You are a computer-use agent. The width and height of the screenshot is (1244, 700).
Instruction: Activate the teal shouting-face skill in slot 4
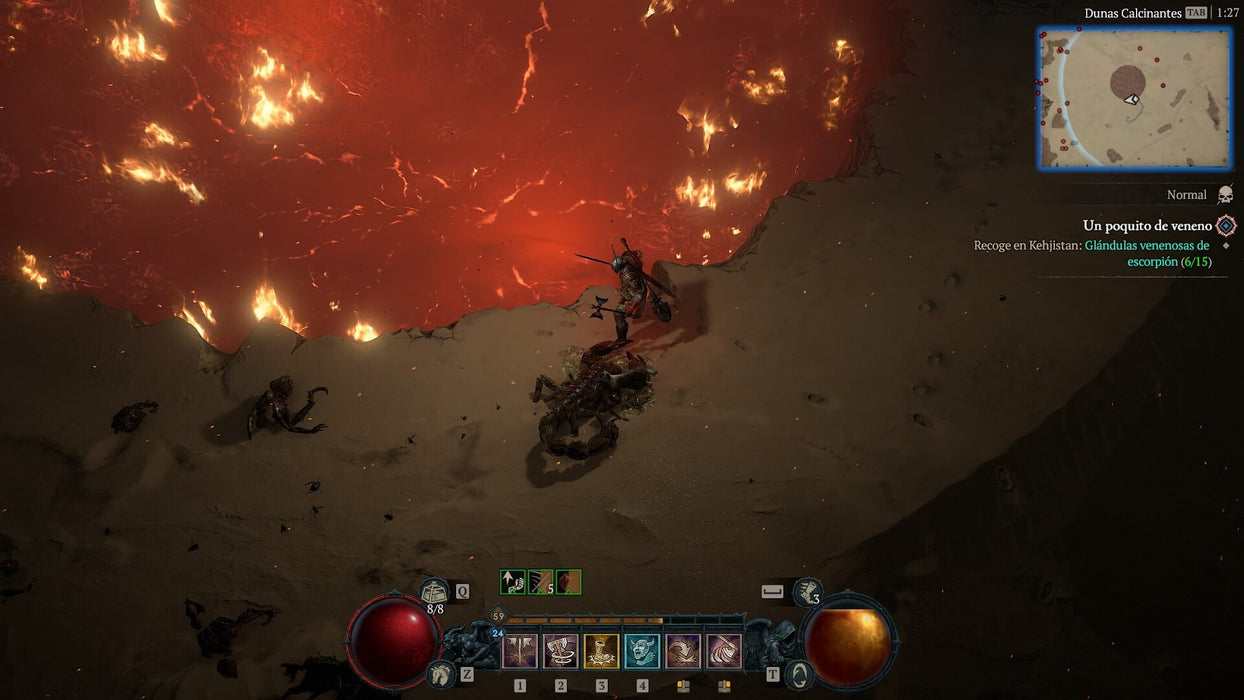642,651
